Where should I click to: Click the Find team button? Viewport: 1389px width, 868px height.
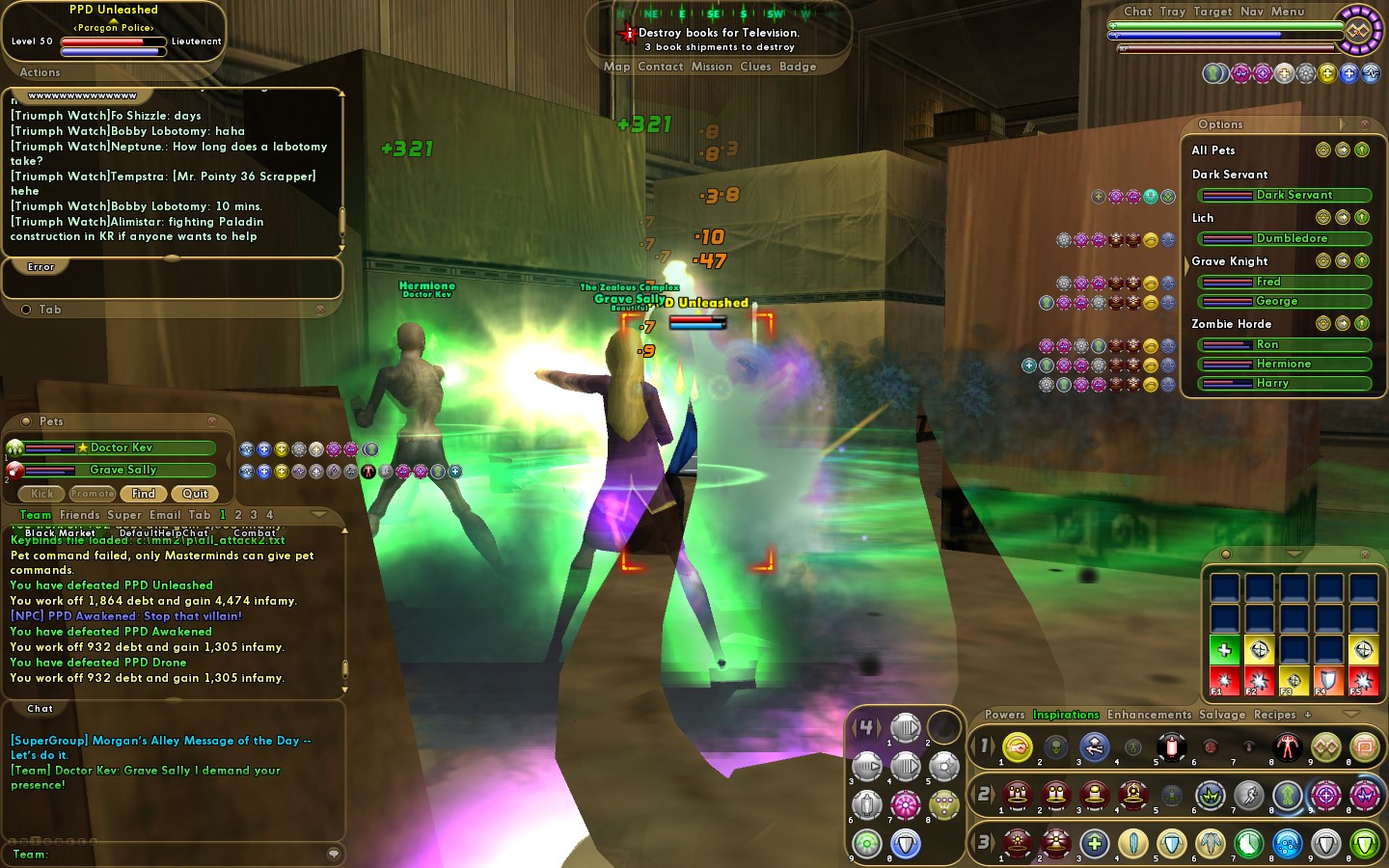(x=144, y=494)
